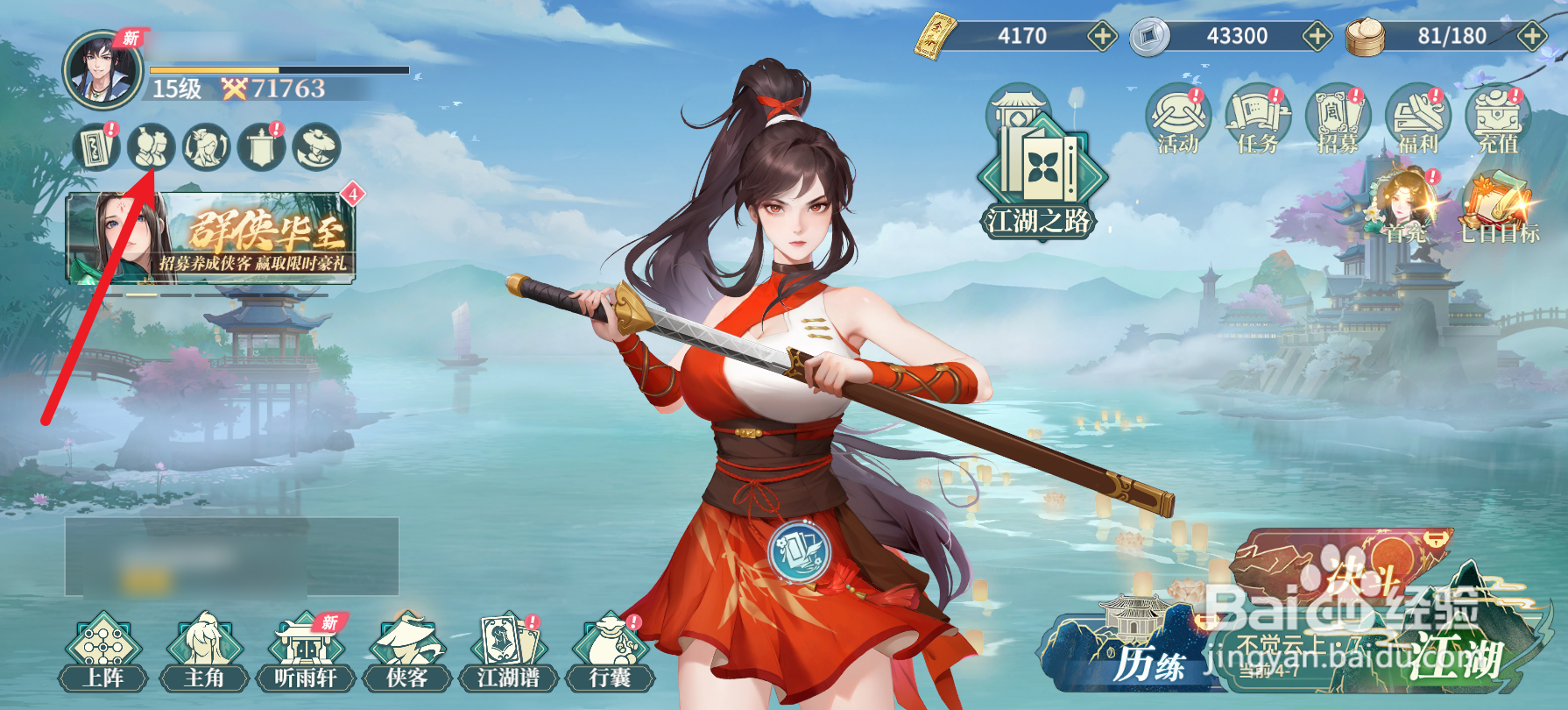Click the 群侠毕至 recruitment banner
Image resolution: width=1568 pixels, height=710 pixels.
point(210,241)
